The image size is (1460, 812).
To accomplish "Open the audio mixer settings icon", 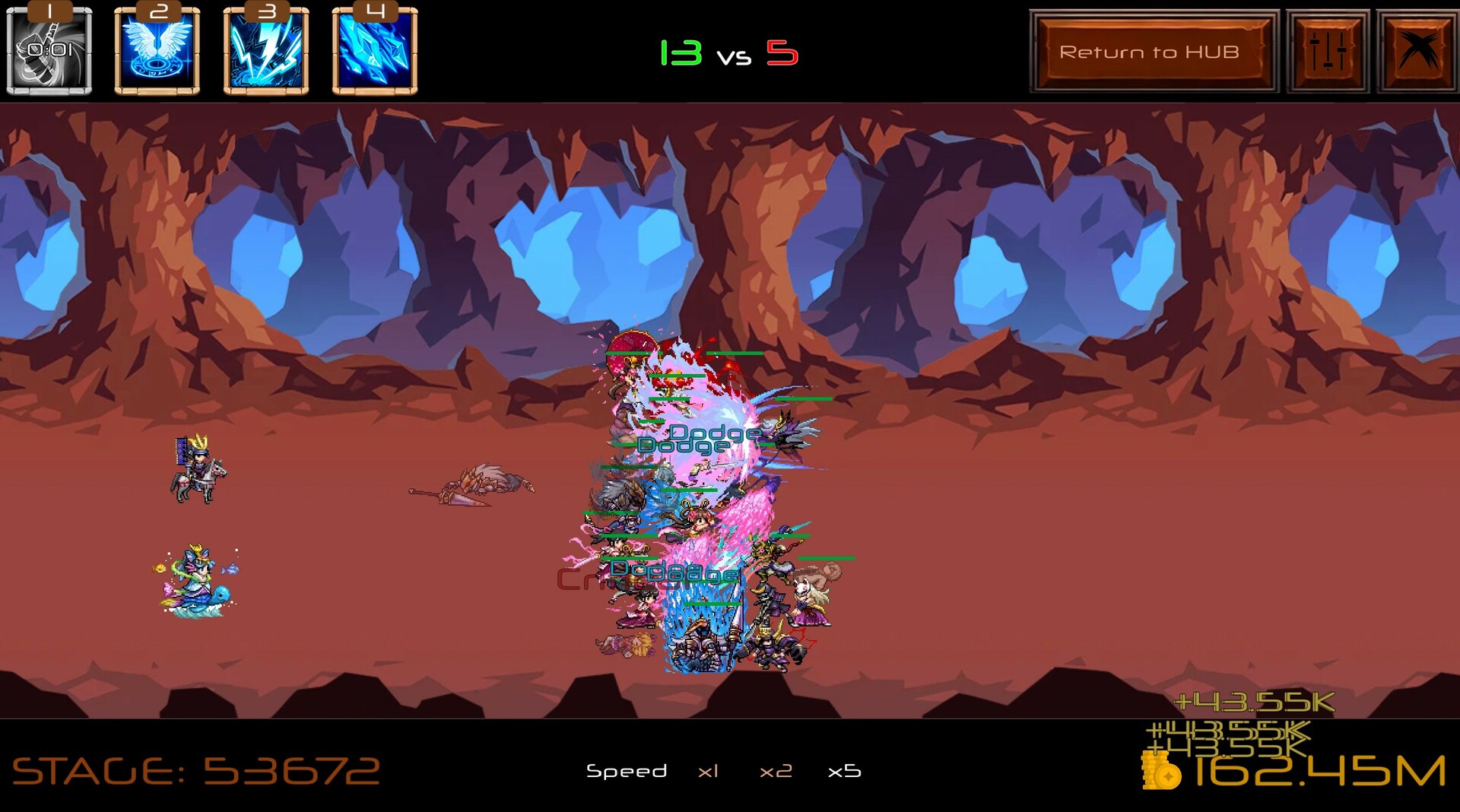I will coord(1328,51).
